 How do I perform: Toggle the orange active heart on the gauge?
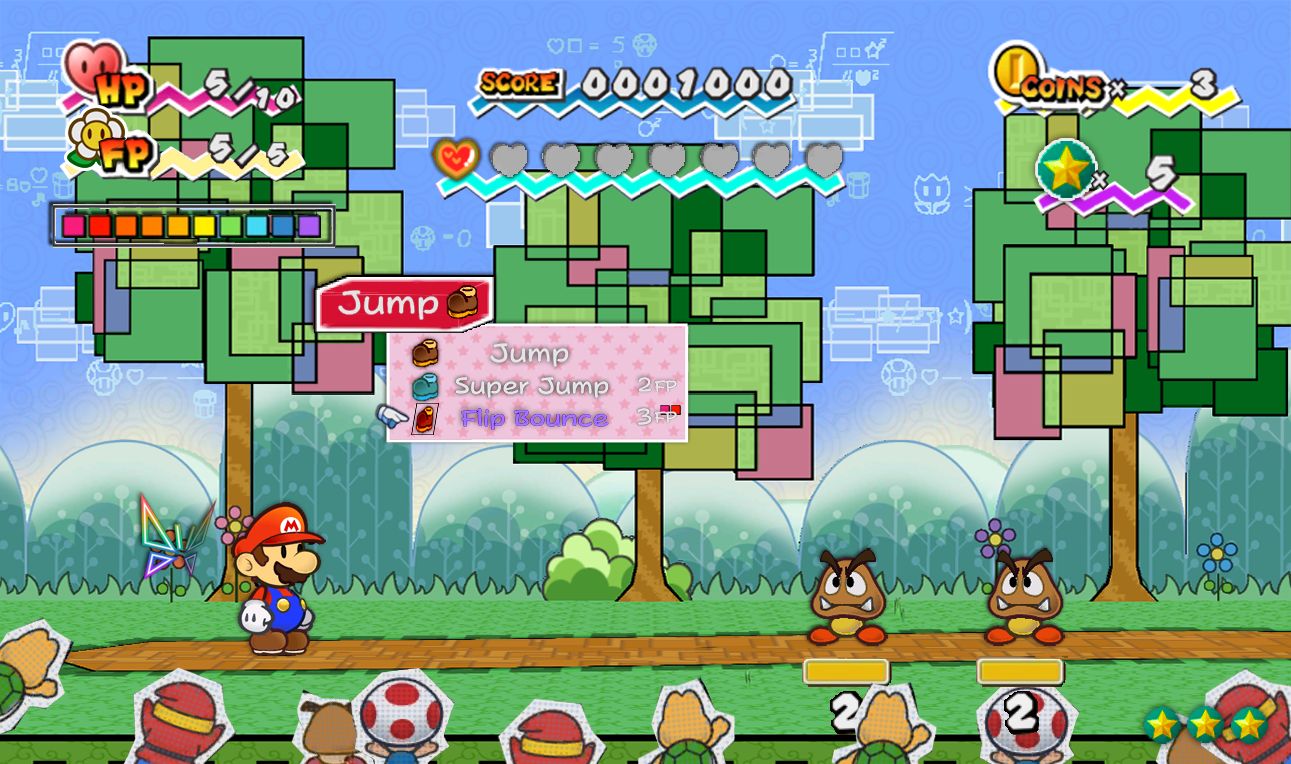(456, 157)
